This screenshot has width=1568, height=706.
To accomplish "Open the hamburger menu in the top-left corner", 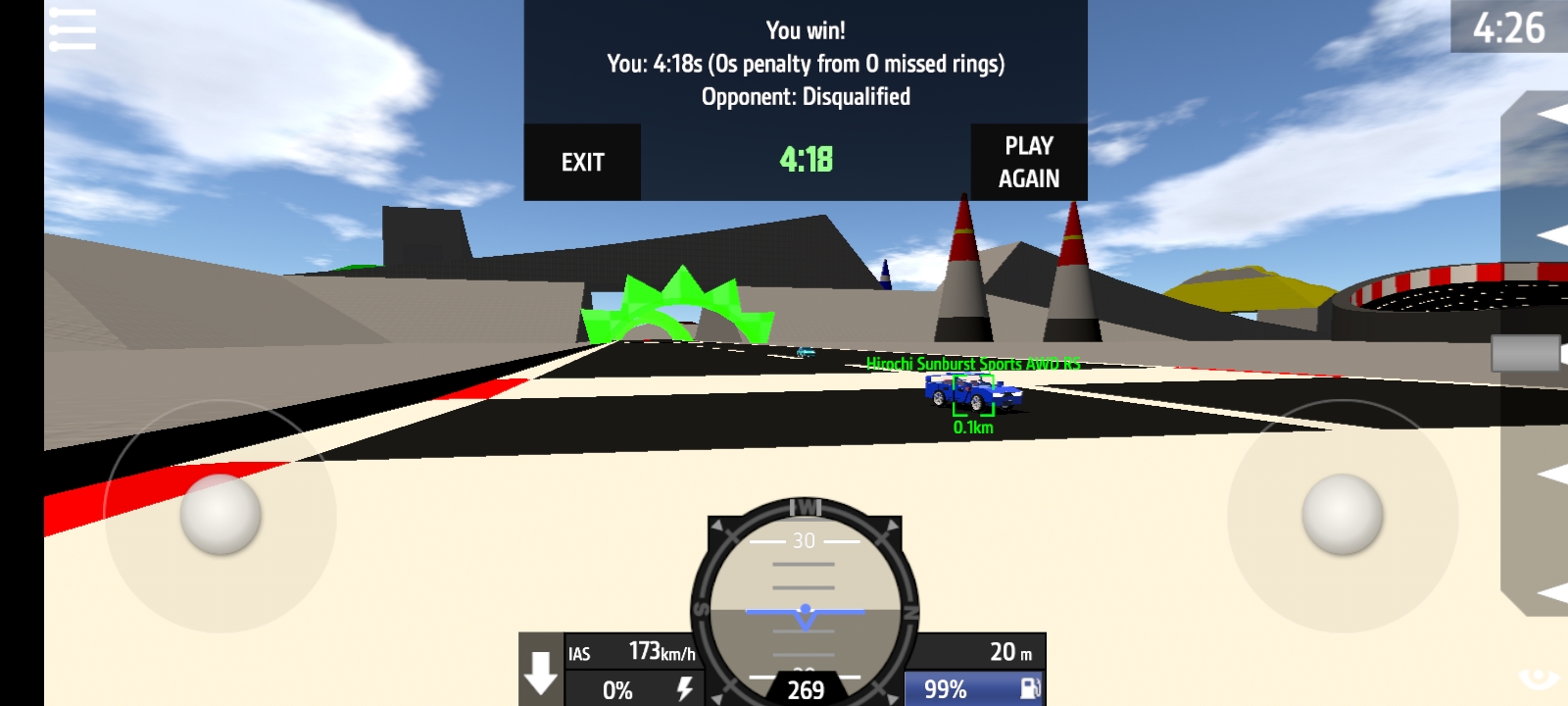I will tap(73, 27).
